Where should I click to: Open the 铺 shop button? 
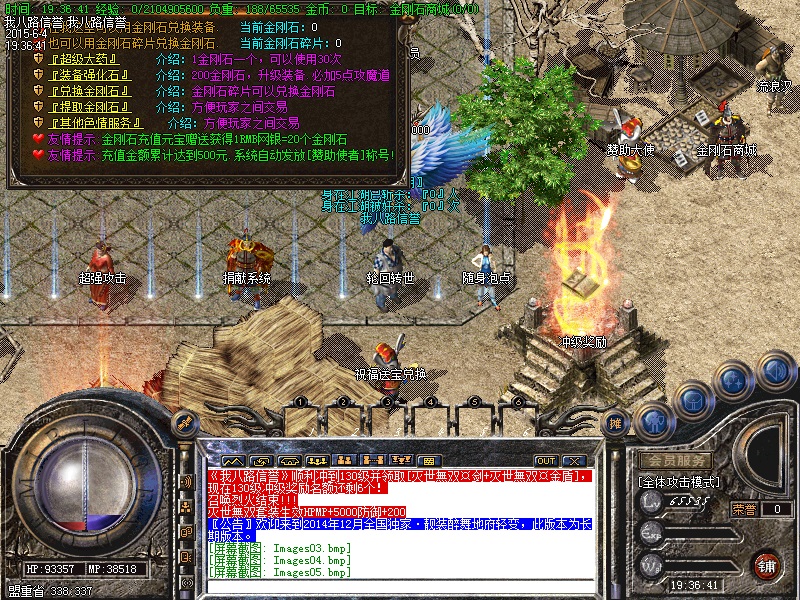(x=766, y=565)
